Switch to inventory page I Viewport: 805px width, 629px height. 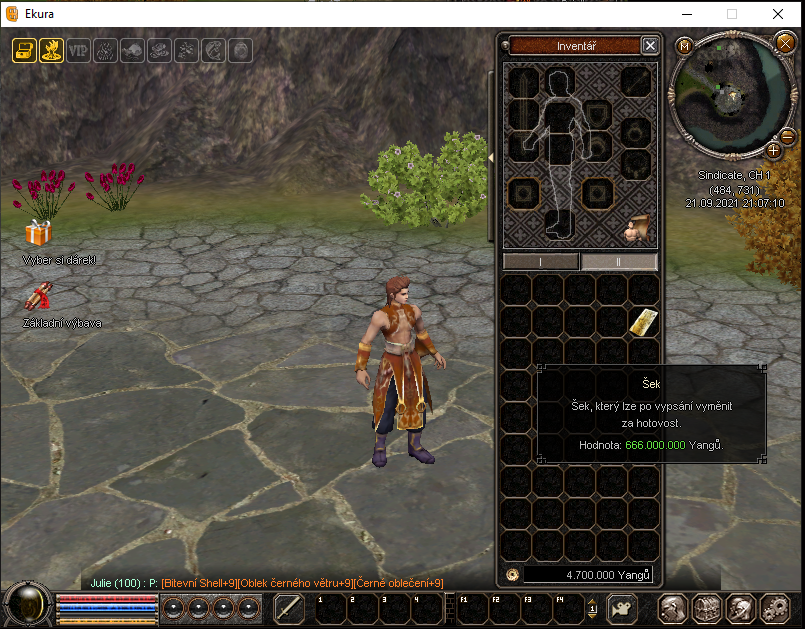pos(540,262)
